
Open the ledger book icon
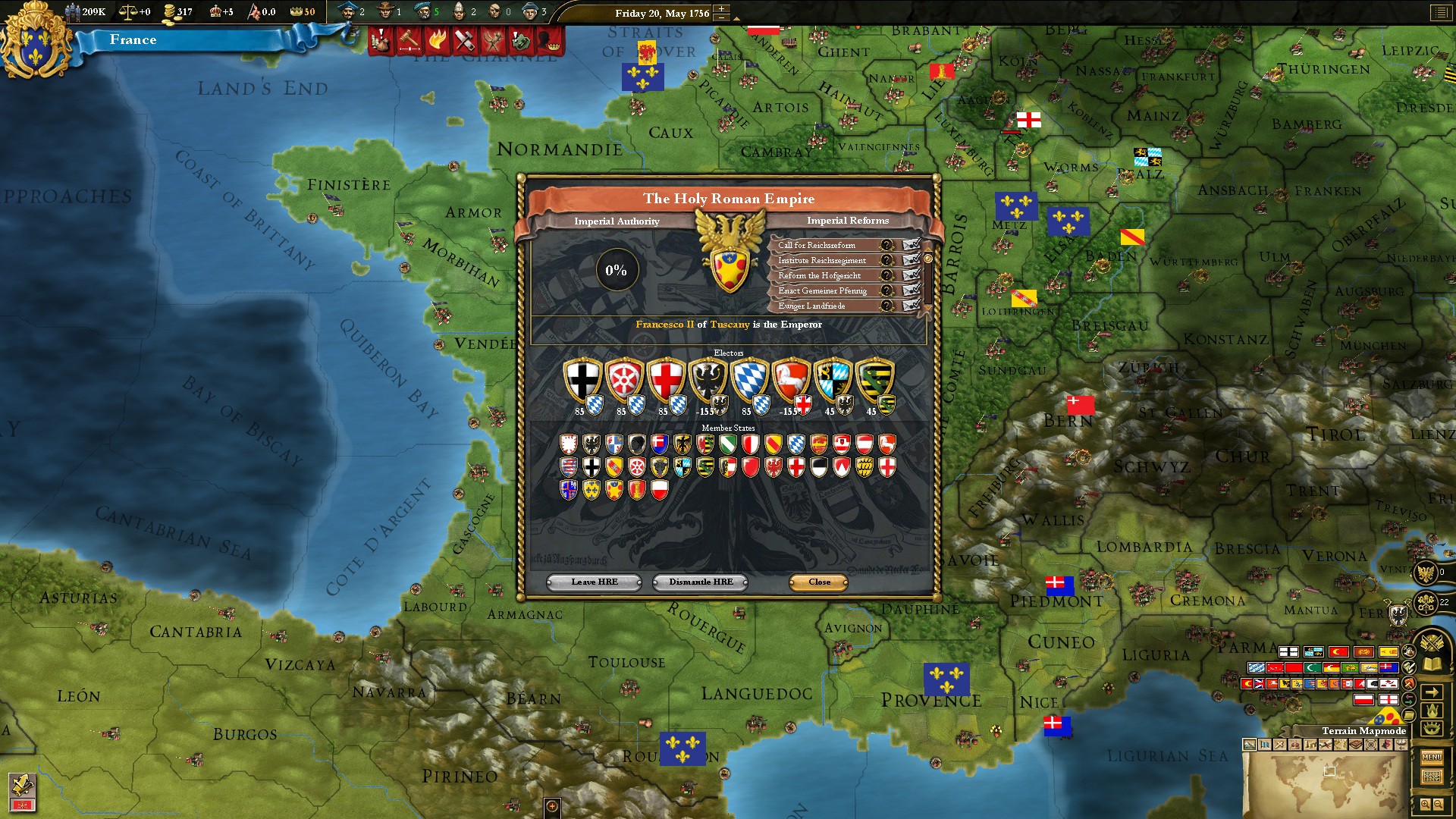[x=1432, y=665]
